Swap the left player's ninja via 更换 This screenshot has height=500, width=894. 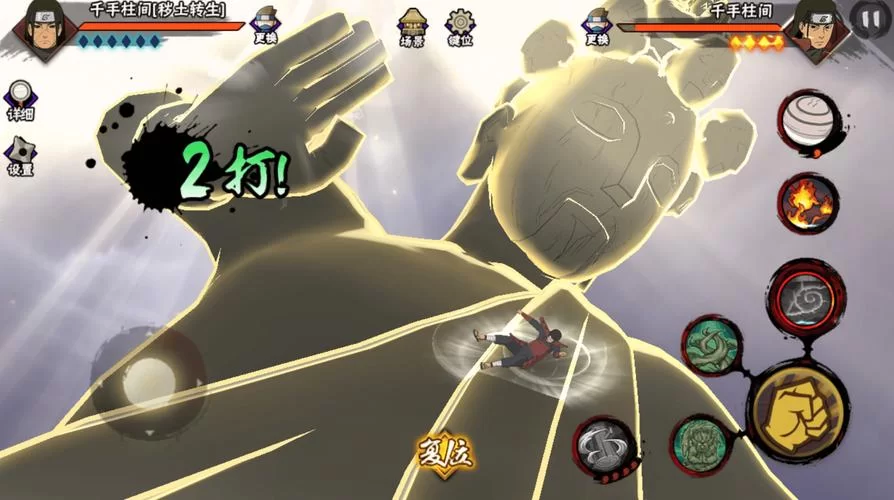tap(266, 25)
